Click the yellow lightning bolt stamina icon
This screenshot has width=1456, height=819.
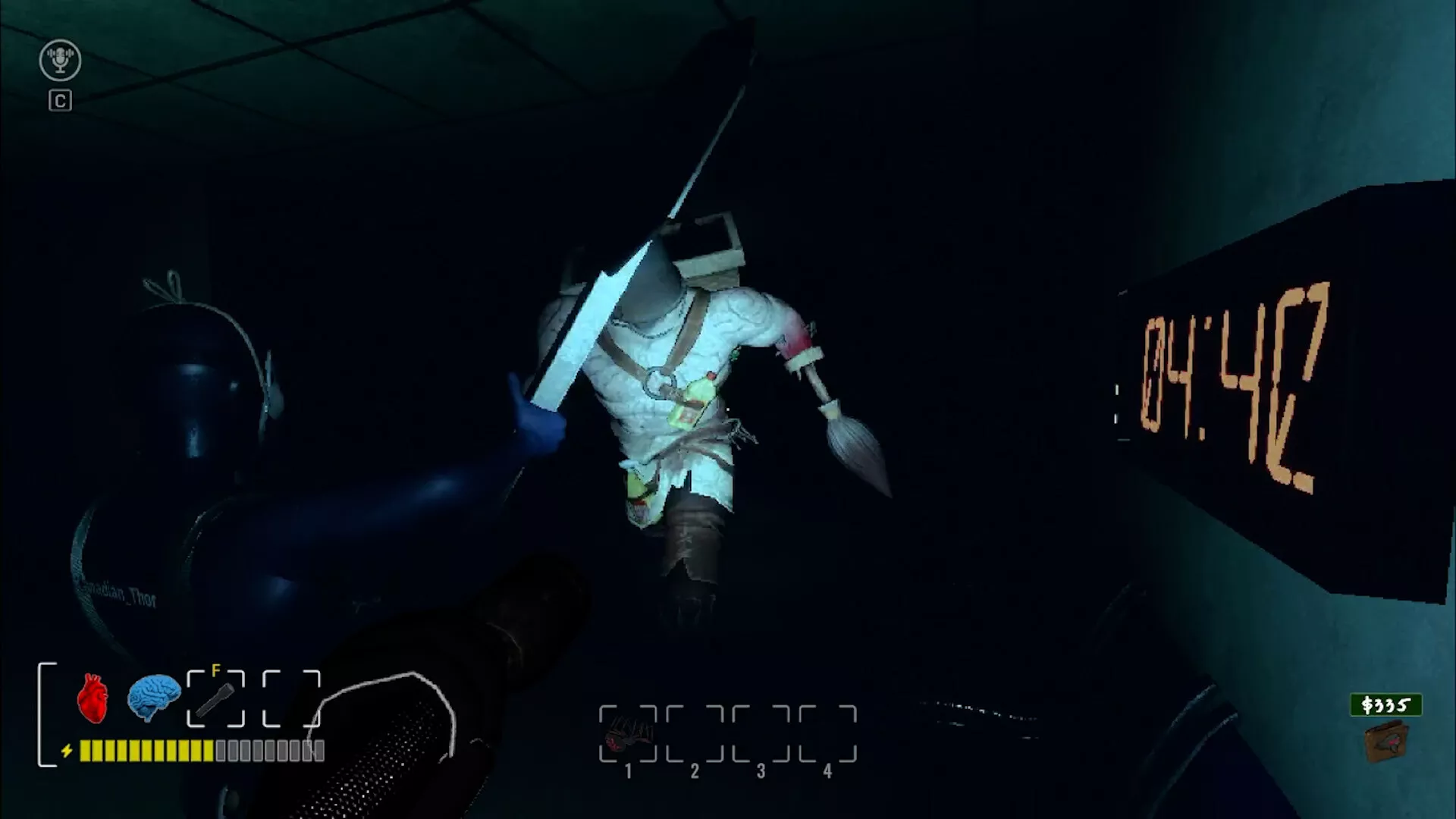click(67, 749)
